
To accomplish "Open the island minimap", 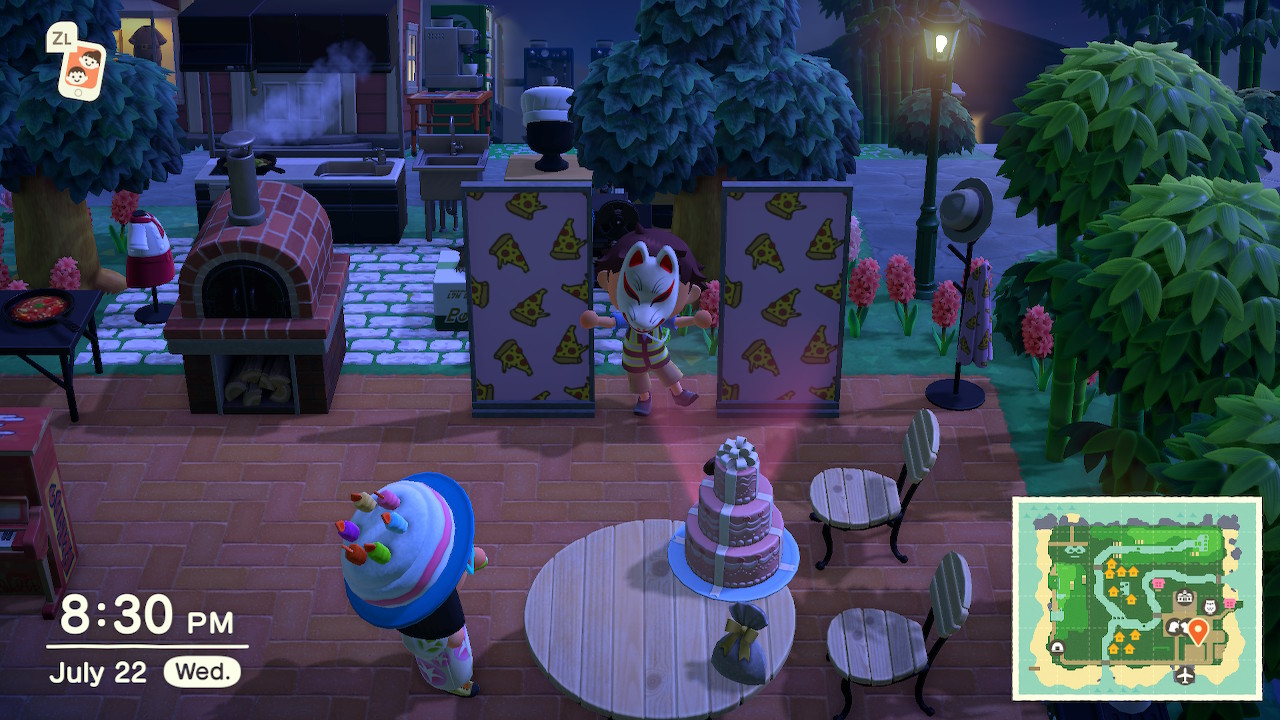I will tap(1137, 598).
